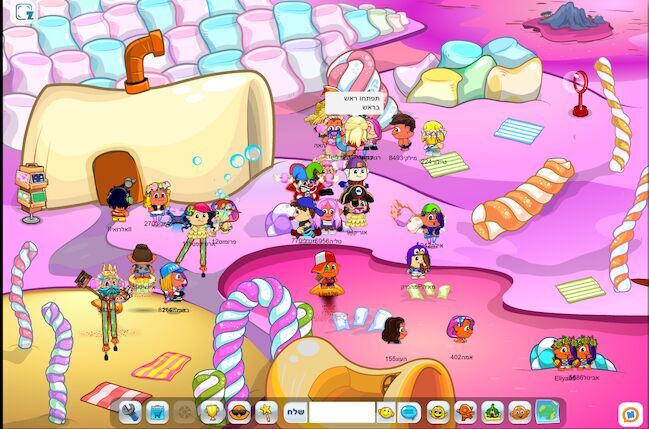
Task: Open the world map icon
Action: (x=546, y=411)
